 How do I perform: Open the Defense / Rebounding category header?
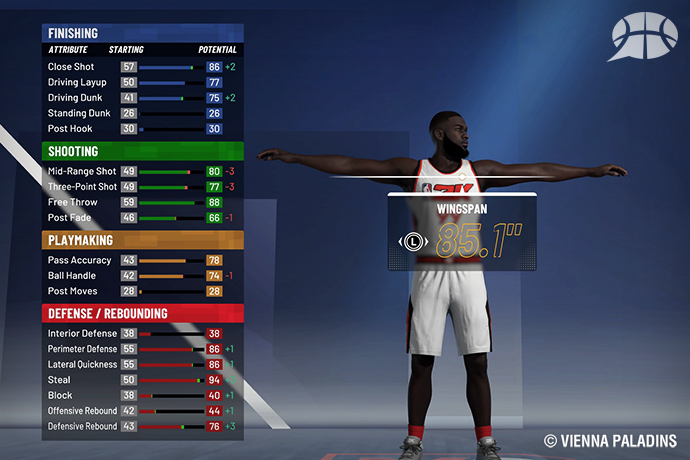pos(141,313)
